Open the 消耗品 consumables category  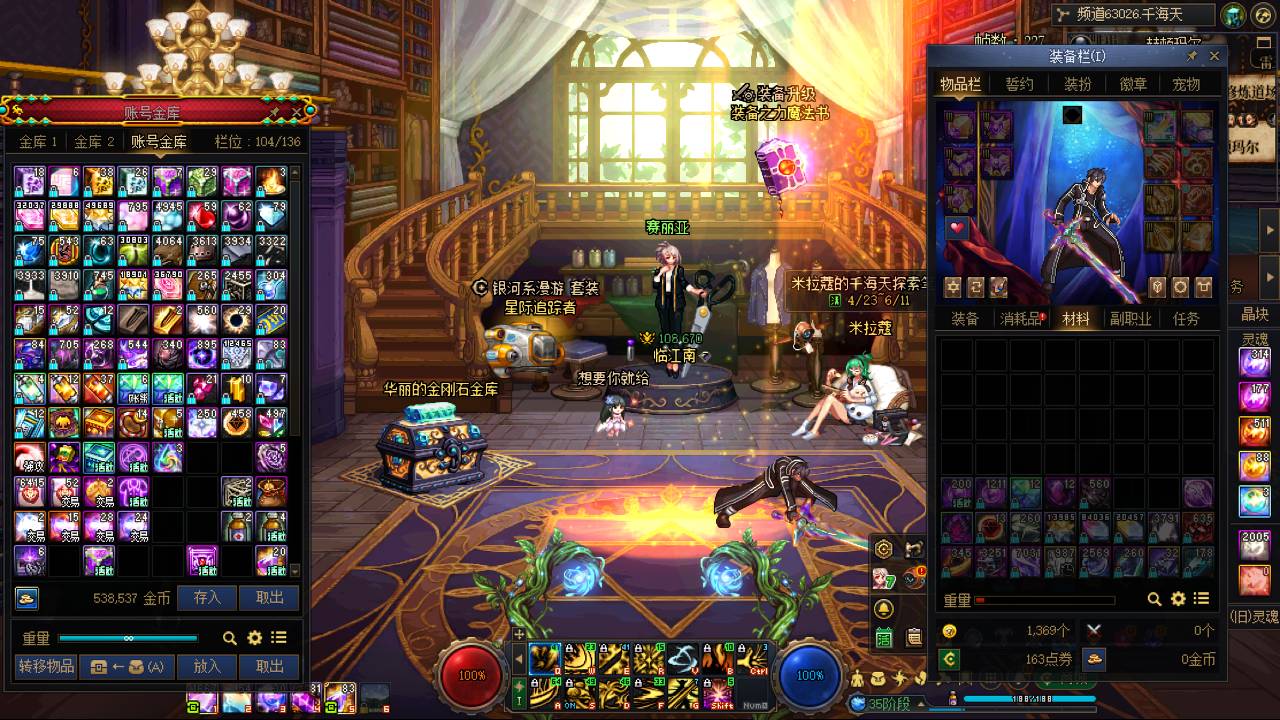1020,319
